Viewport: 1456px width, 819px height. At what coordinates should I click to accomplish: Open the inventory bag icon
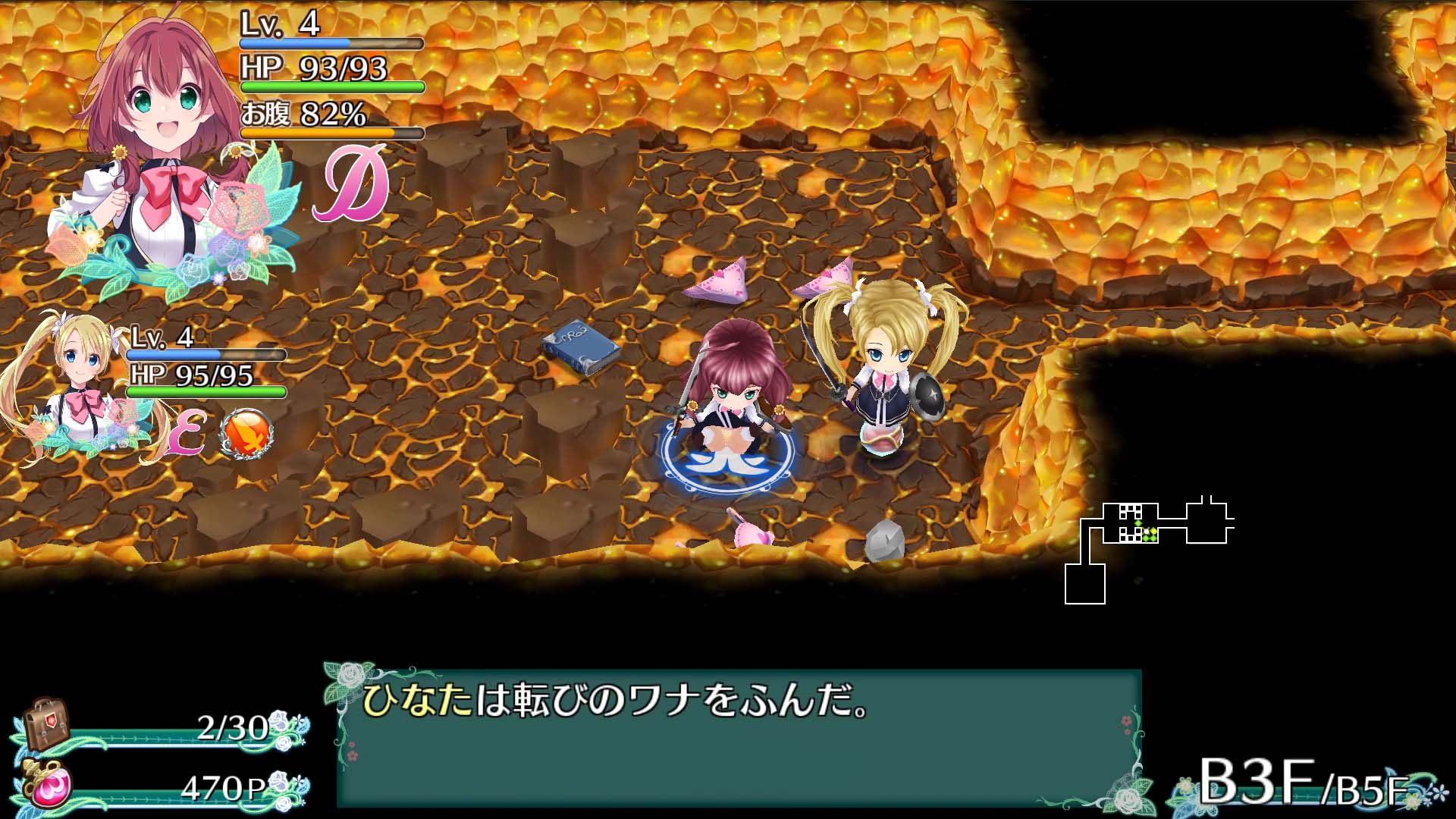pos(45,724)
